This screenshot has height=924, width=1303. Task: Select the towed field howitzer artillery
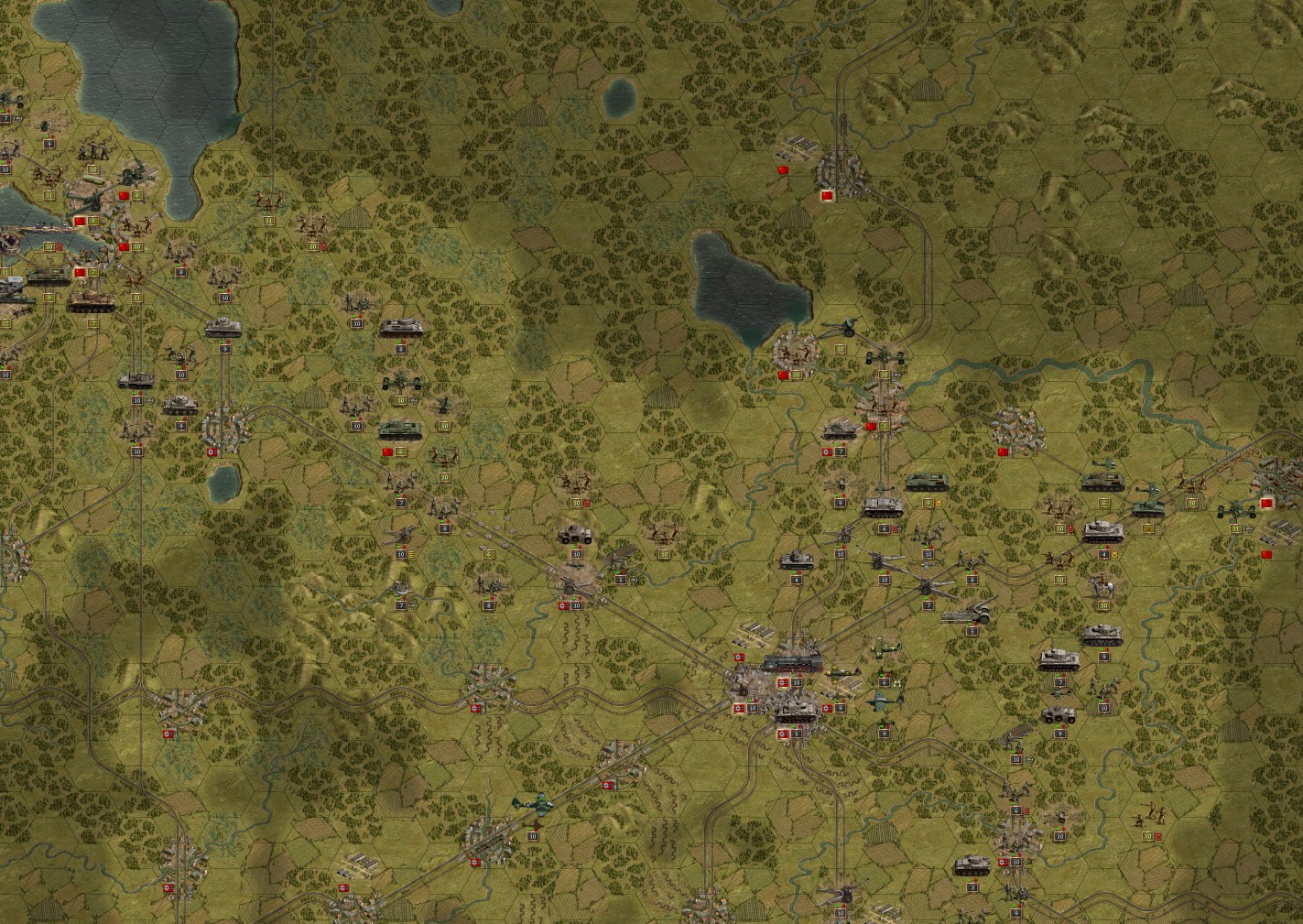[847, 327]
